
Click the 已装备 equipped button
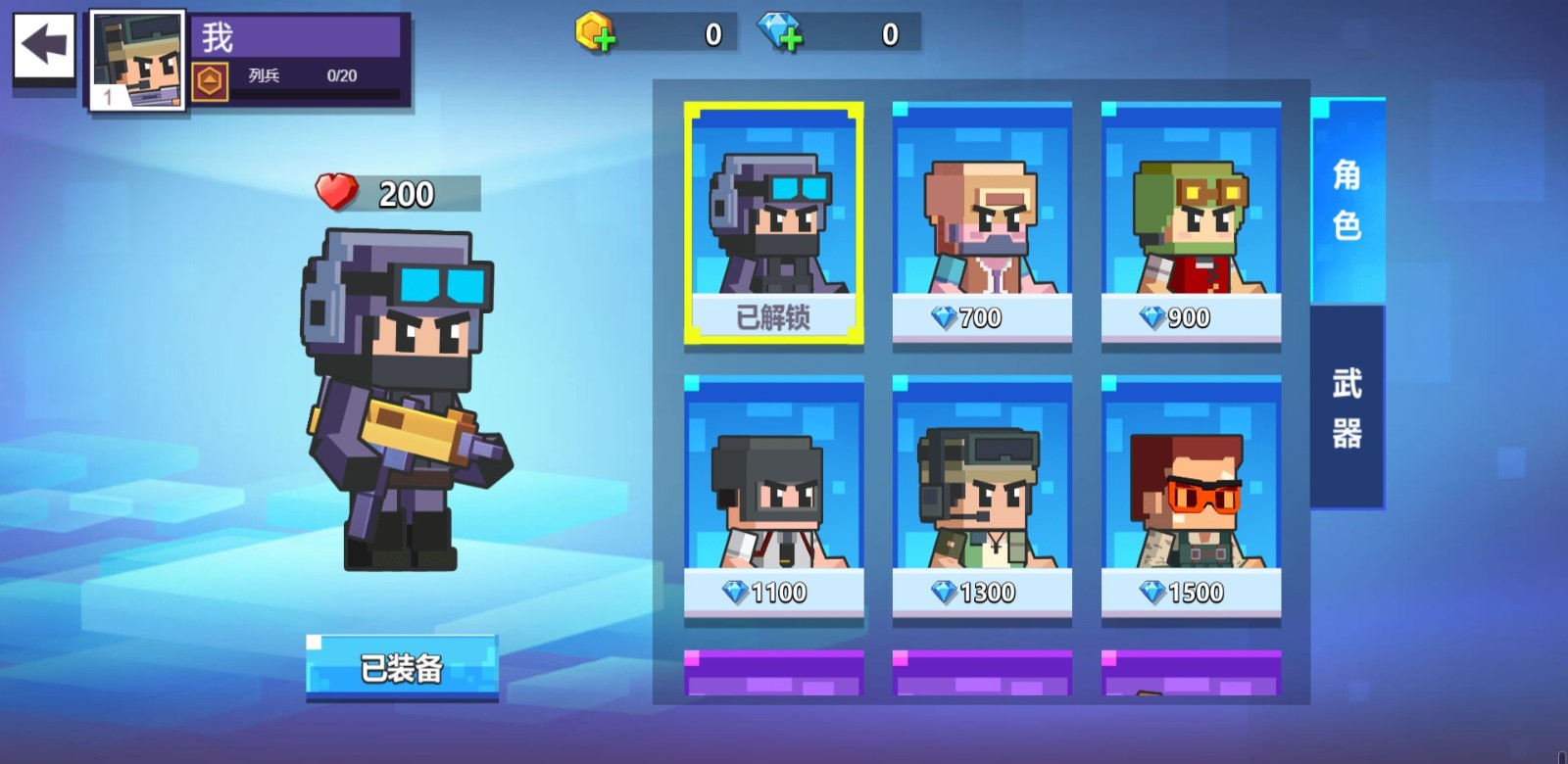[402, 668]
